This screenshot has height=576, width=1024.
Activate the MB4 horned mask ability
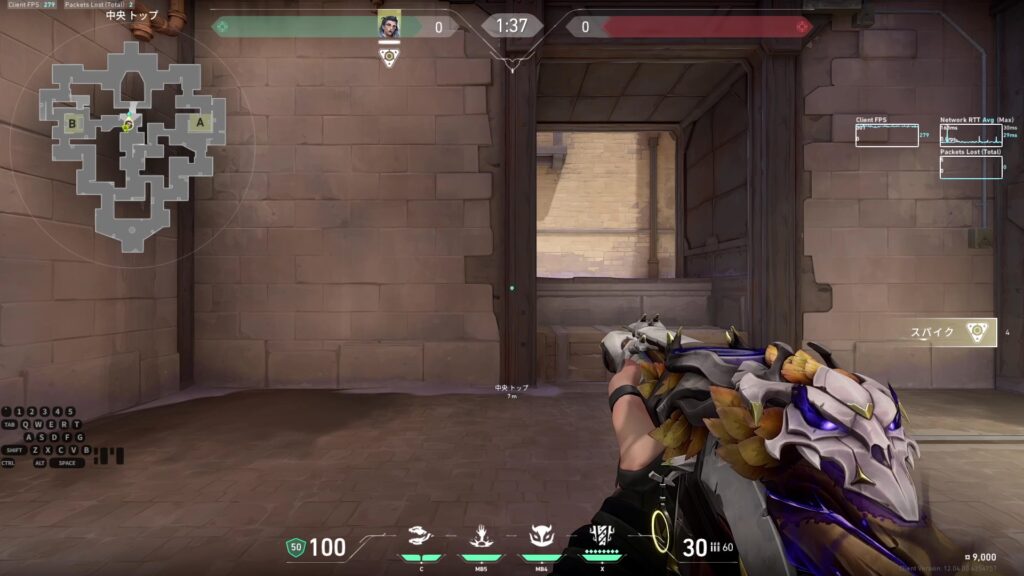541,539
